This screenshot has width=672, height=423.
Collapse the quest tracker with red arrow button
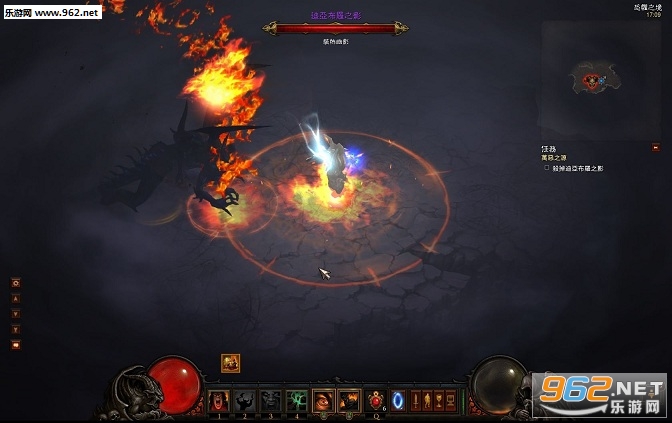tap(655, 147)
